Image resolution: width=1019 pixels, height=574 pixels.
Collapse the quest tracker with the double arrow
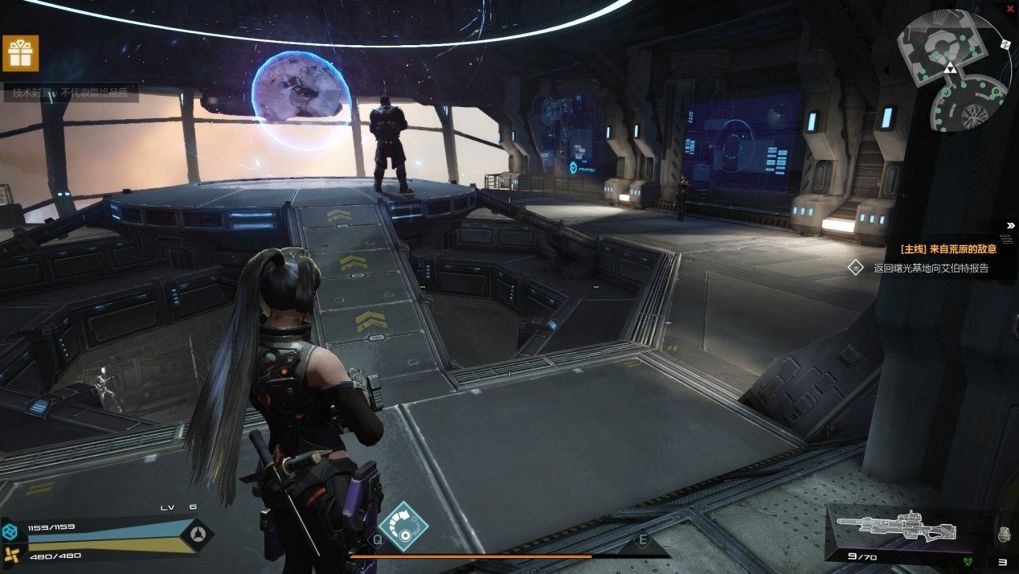tap(1010, 225)
